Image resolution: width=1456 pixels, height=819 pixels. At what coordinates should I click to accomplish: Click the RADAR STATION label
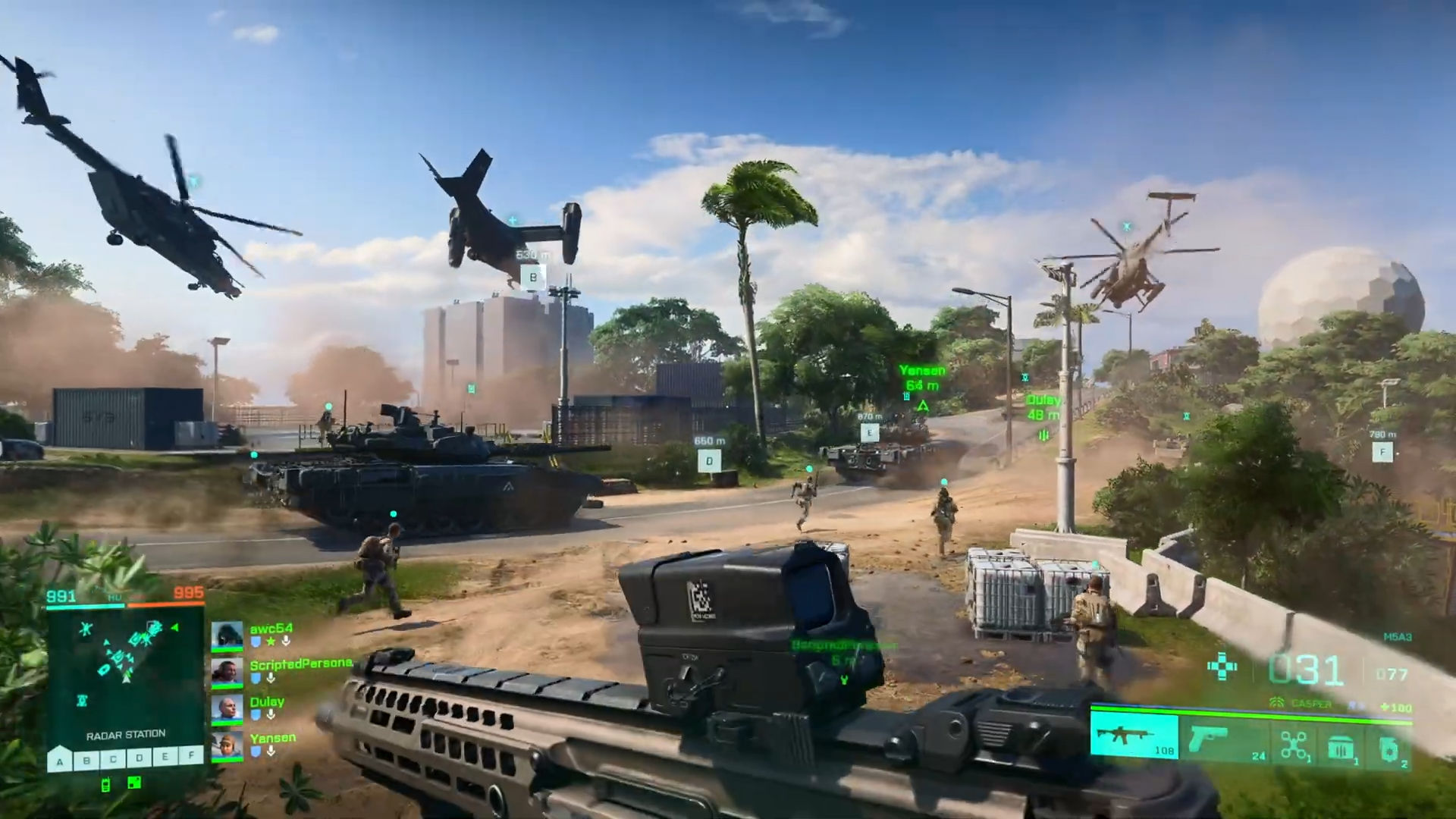pos(126,734)
